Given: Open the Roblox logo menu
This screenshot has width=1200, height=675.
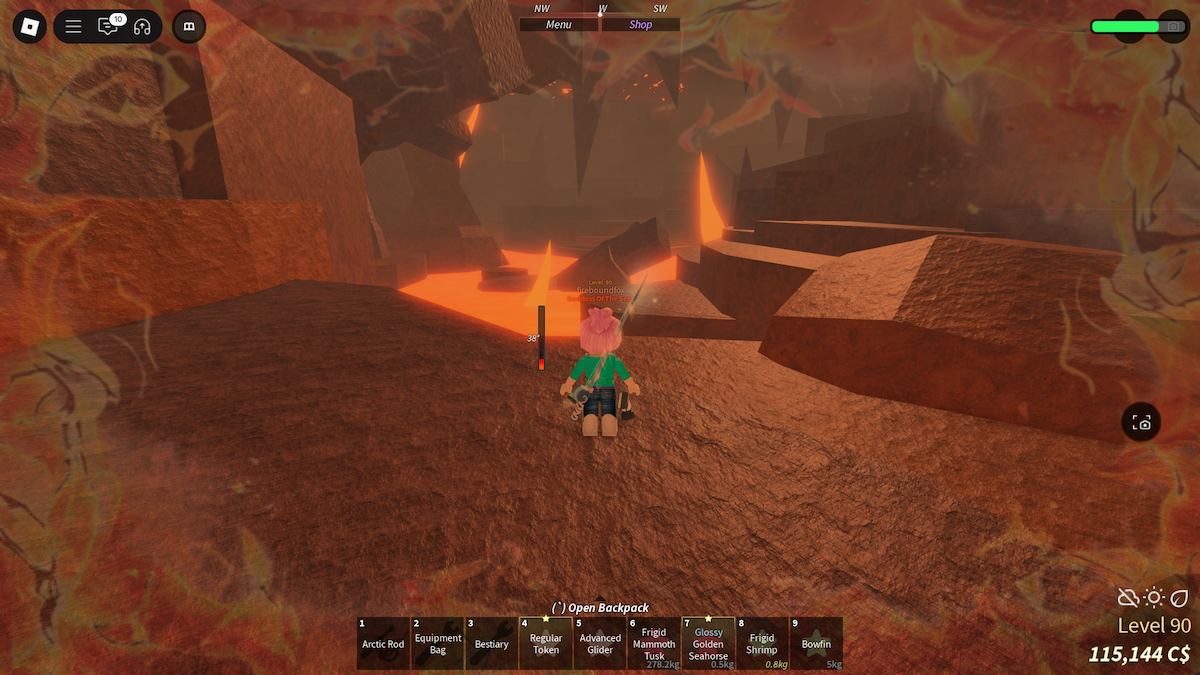Looking at the screenshot, I should [x=29, y=26].
